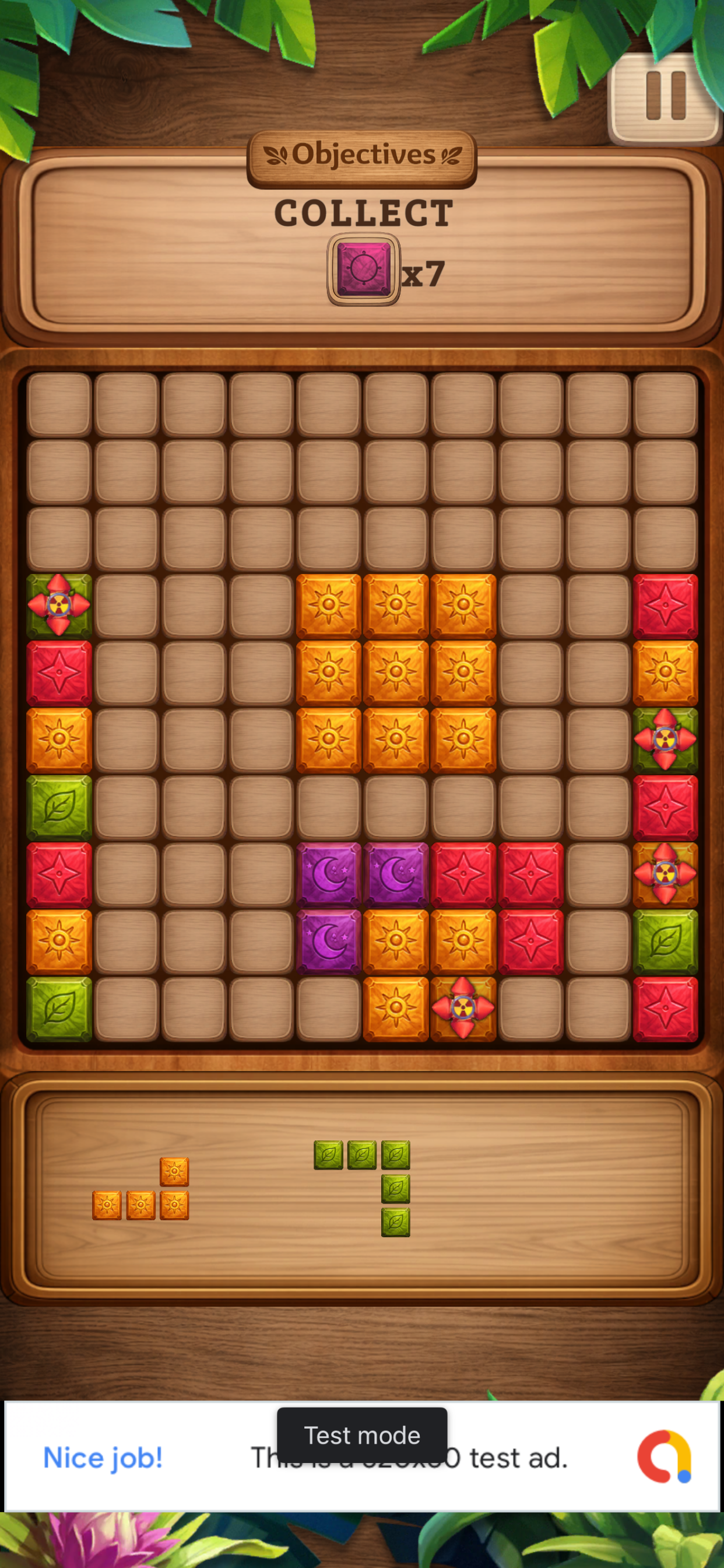Open the "Nice job!" test ad link

click(103, 1458)
